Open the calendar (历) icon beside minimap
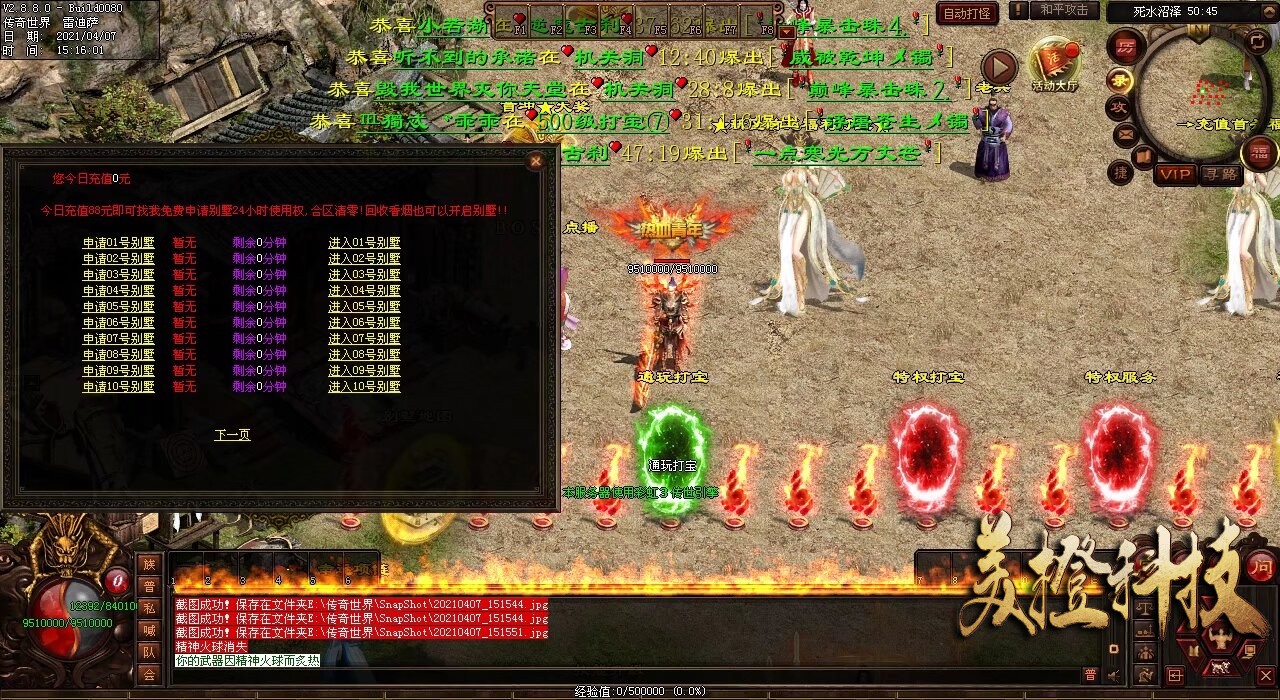The height and width of the screenshot is (700, 1280). click(x=1125, y=46)
